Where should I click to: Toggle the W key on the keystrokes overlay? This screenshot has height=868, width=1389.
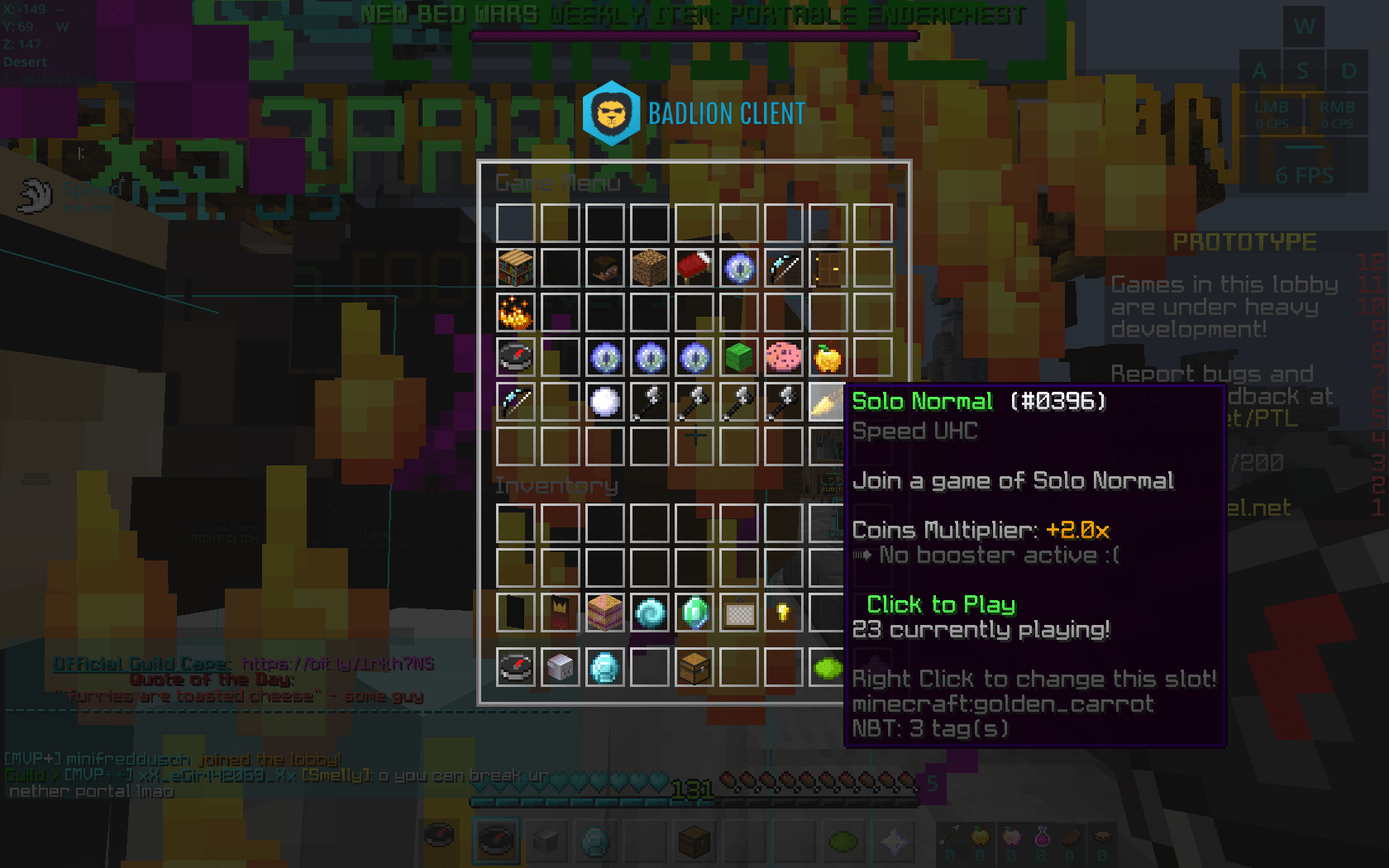tap(1304, 26)
